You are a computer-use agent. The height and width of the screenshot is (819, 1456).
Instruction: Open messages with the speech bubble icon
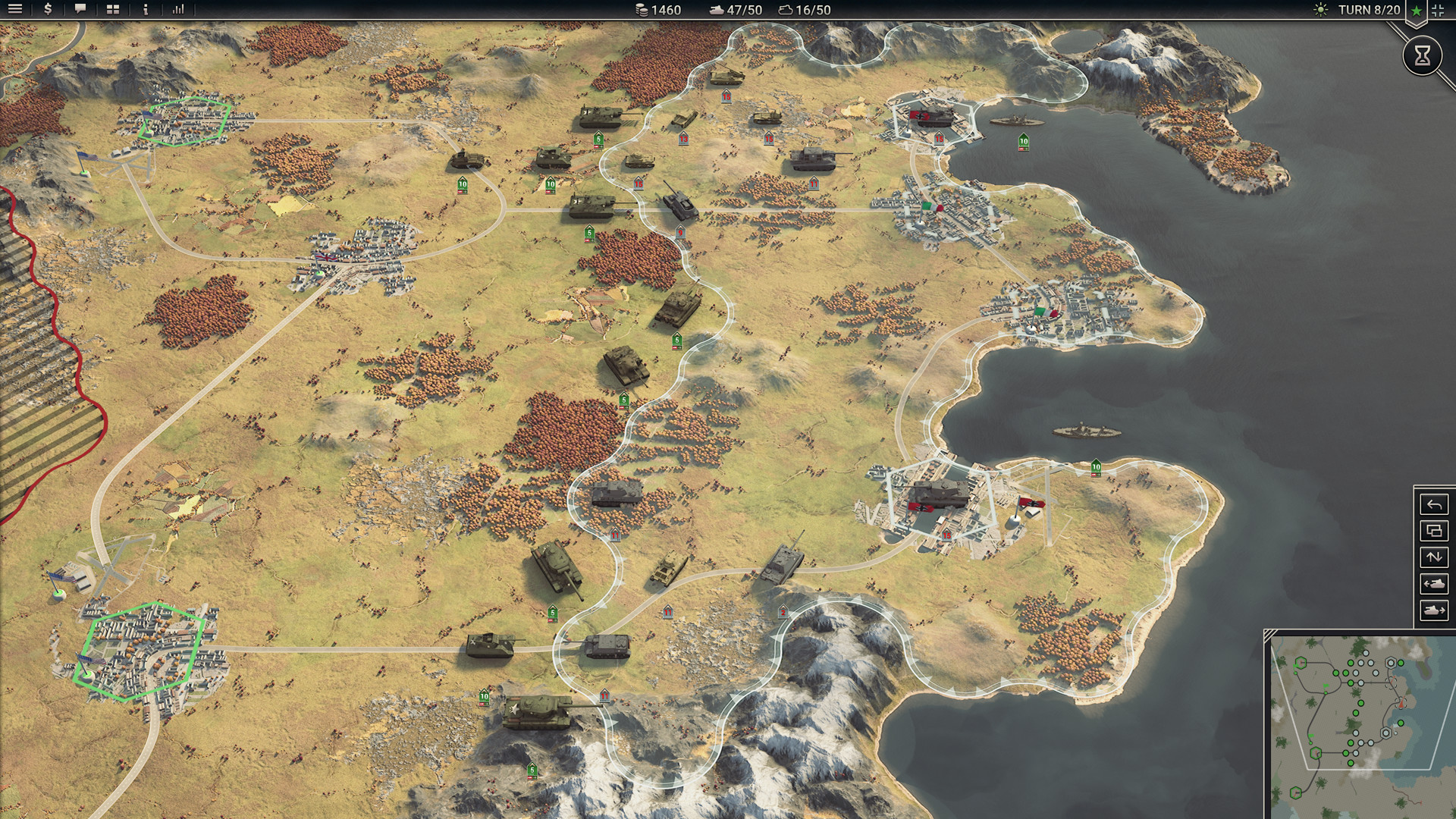click(80, 10)
